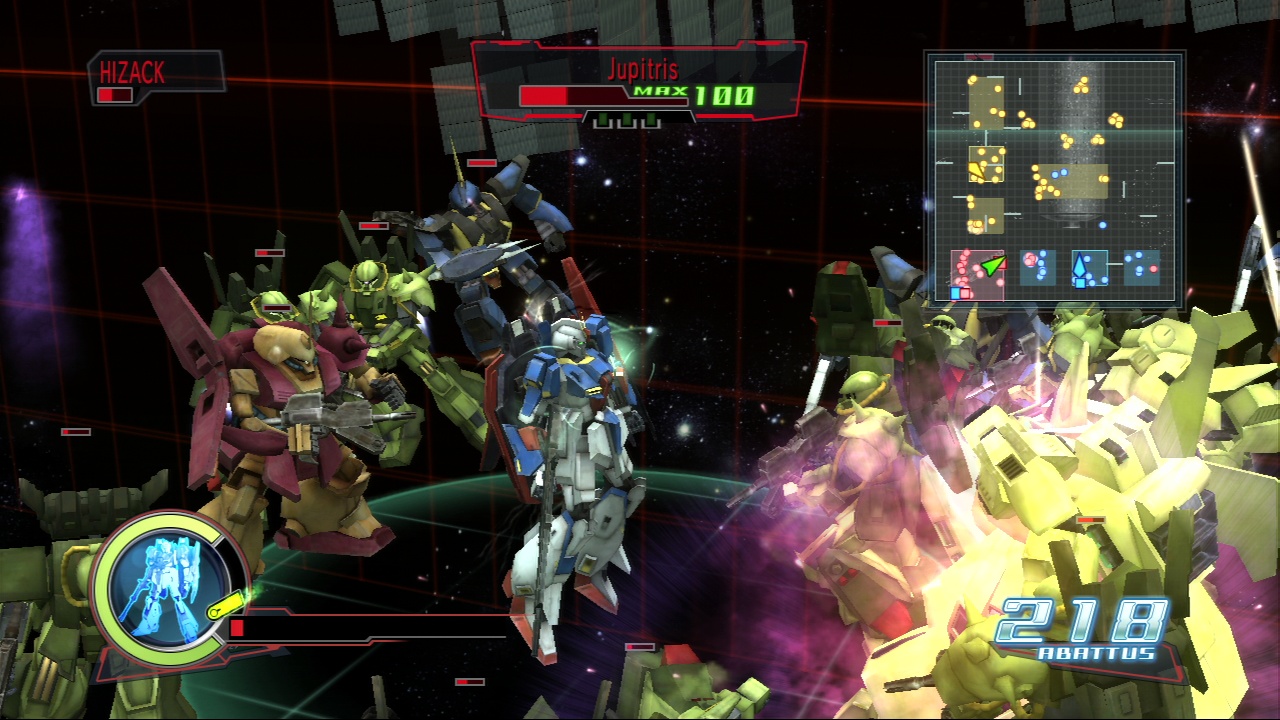Image resolution: width=1280 pixels, height=720 pixels.
Task: Select the green player arrow on minimap
Action: (x=991, y=265)
